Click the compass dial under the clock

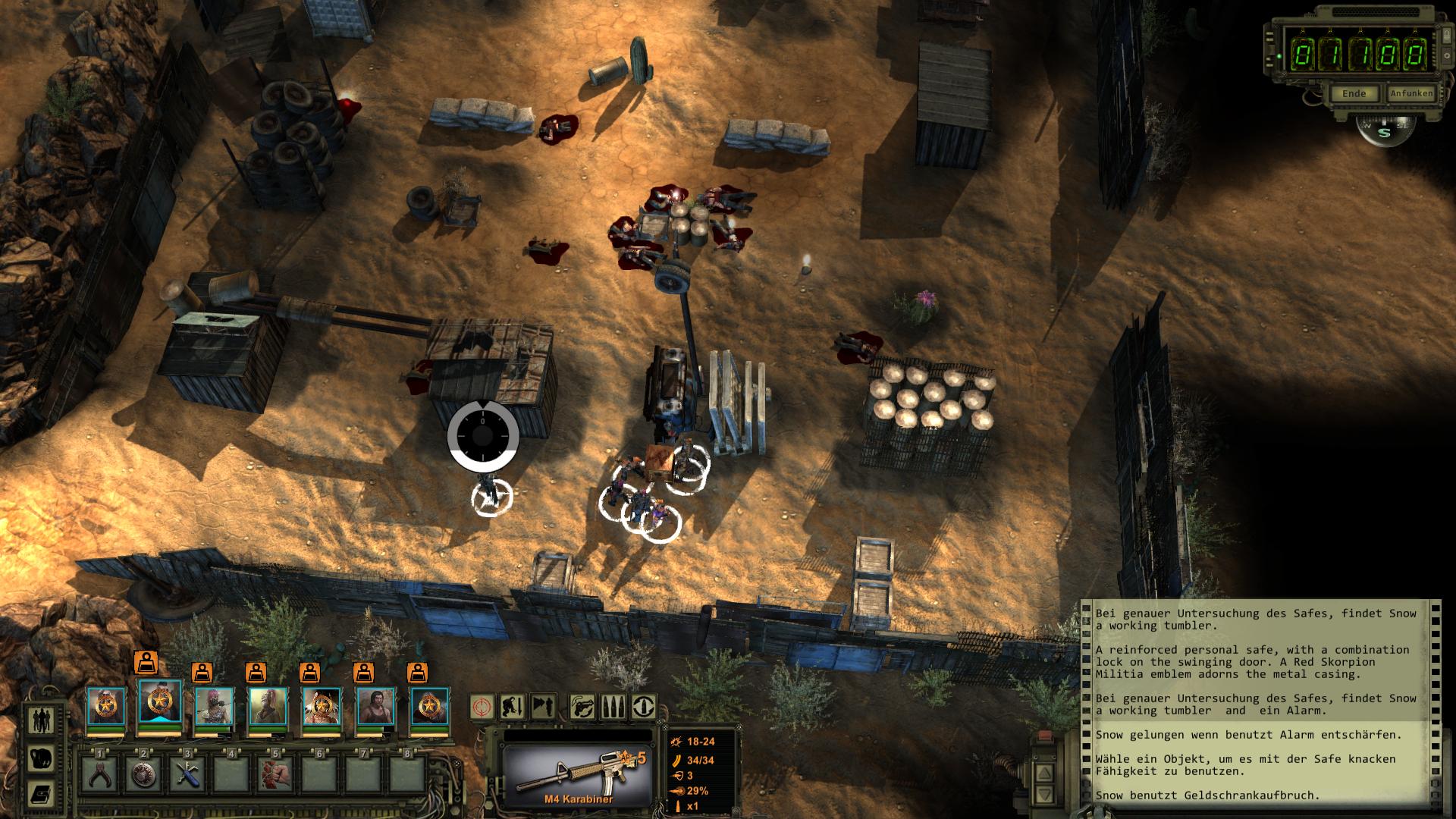pyautogui.click(x=1384, y=131)
